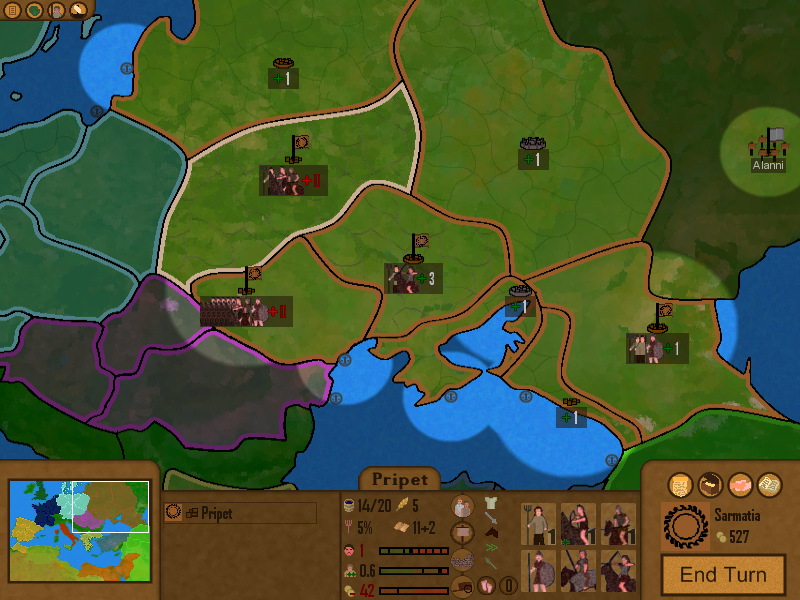Open the handshake diplomacy icon
The width and height of the screenshot is (800, 600).
pos(740,484)
